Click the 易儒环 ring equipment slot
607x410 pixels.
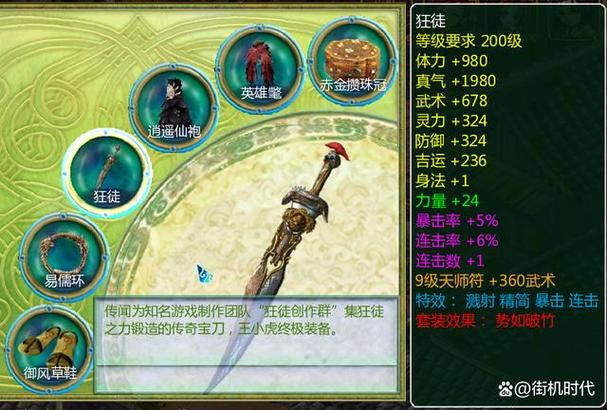tap(62, 254)
